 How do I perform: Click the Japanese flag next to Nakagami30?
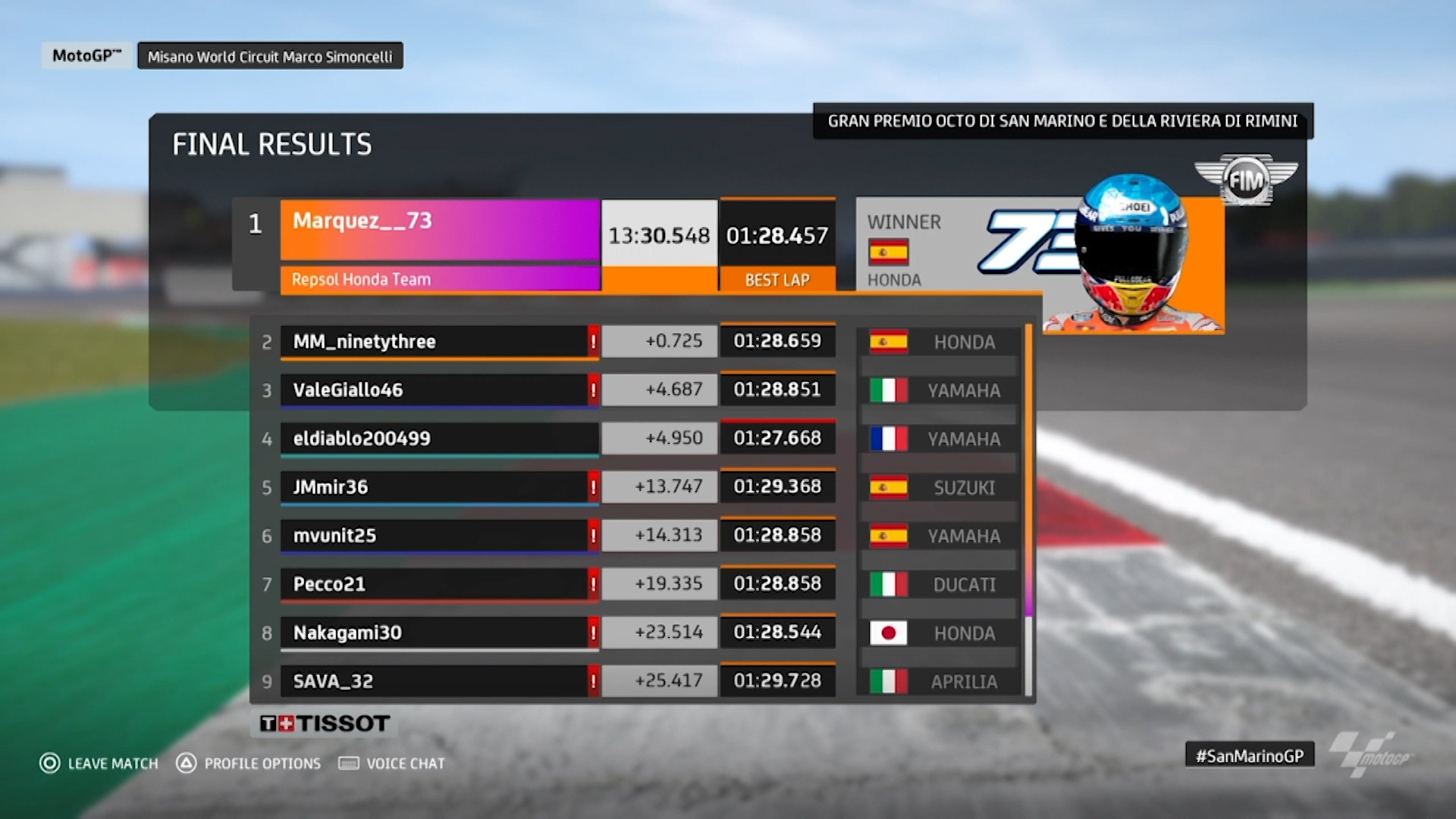888,633
